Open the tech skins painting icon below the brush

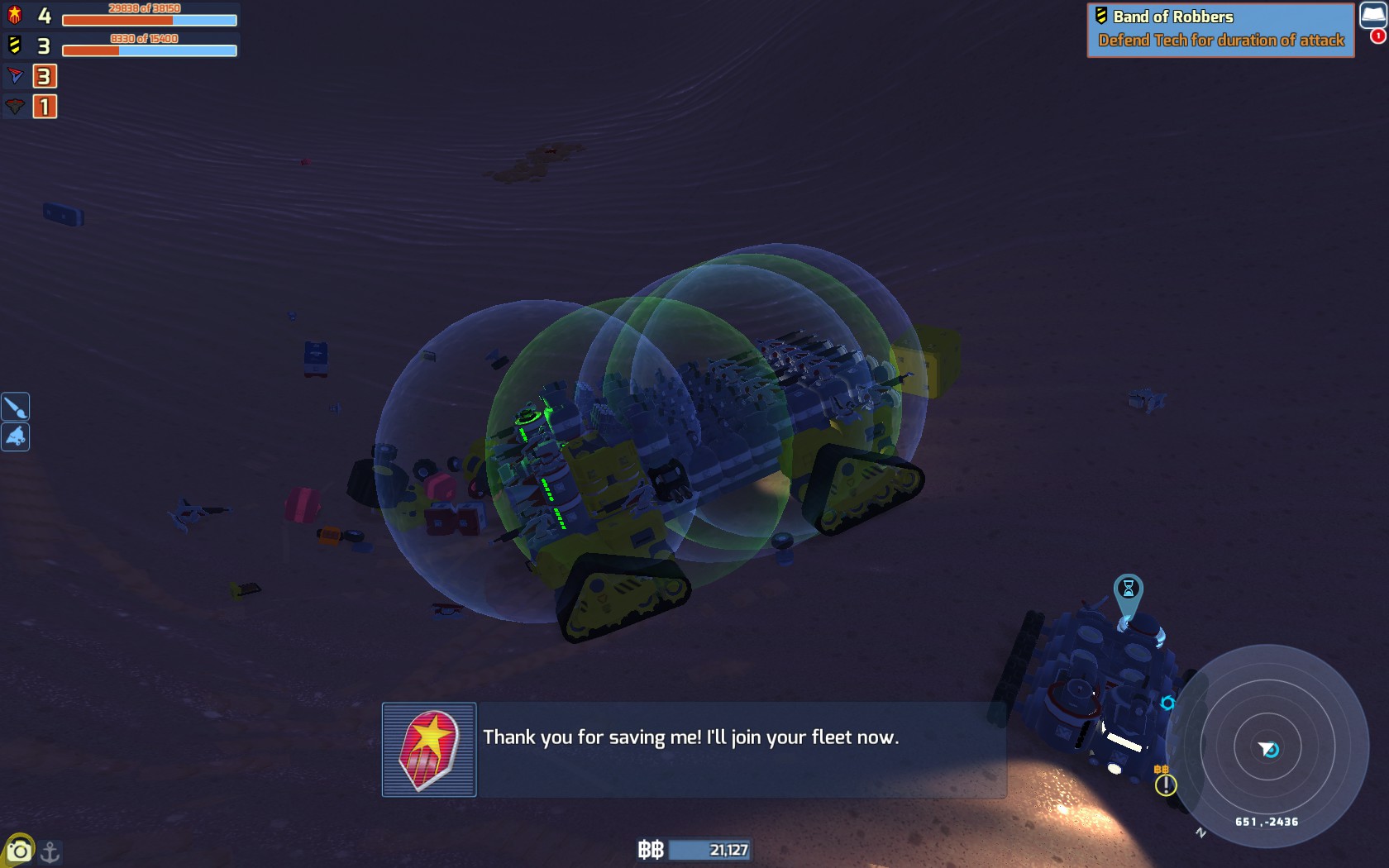tap(16, 437)
